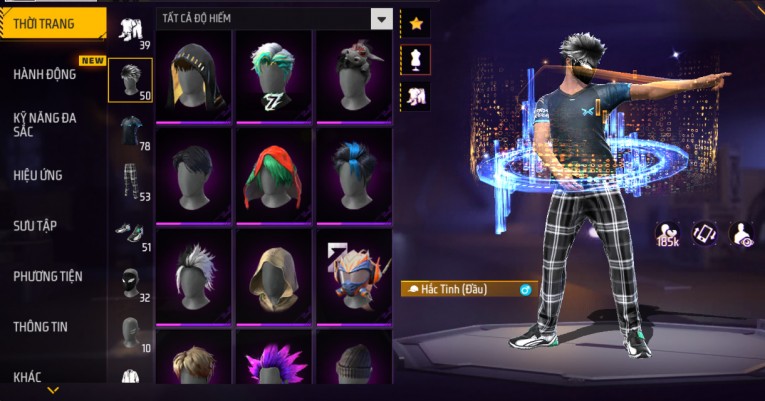The height and width of the screenshot is (401, 765).
Task: Open the Sưu Tập collection menu
Action: click(35, 225)
